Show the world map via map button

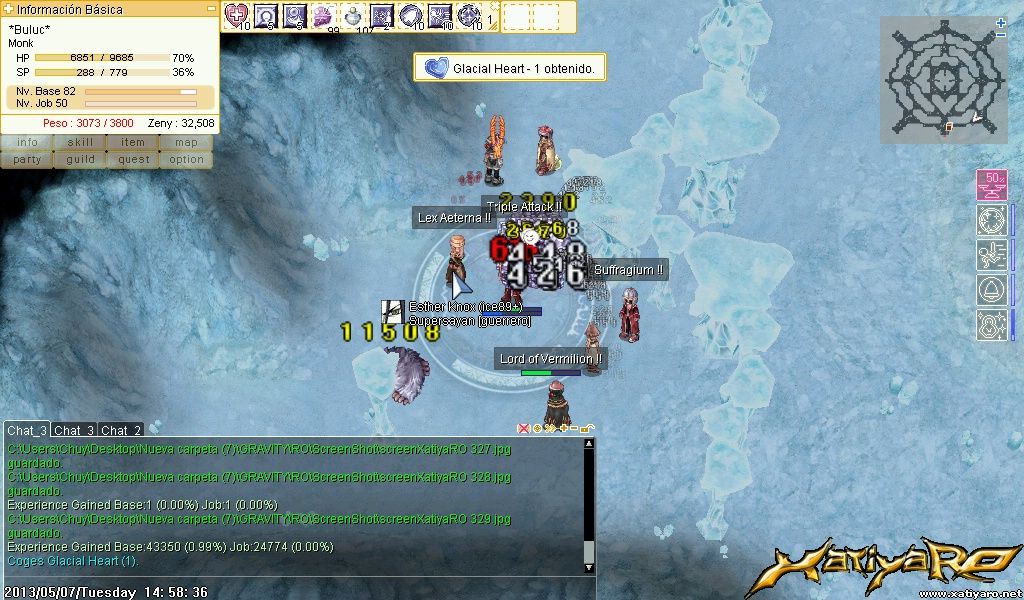186,143
